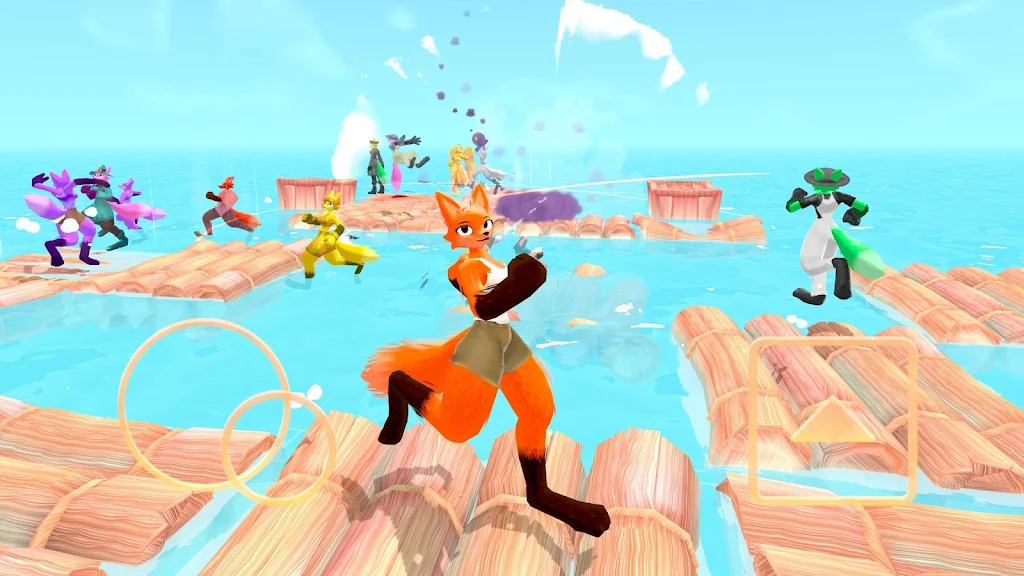This screenshot has height=576, width=1024.
Task: Tap the virtual joystick's inner thumb ring
Action: (278, 447)
